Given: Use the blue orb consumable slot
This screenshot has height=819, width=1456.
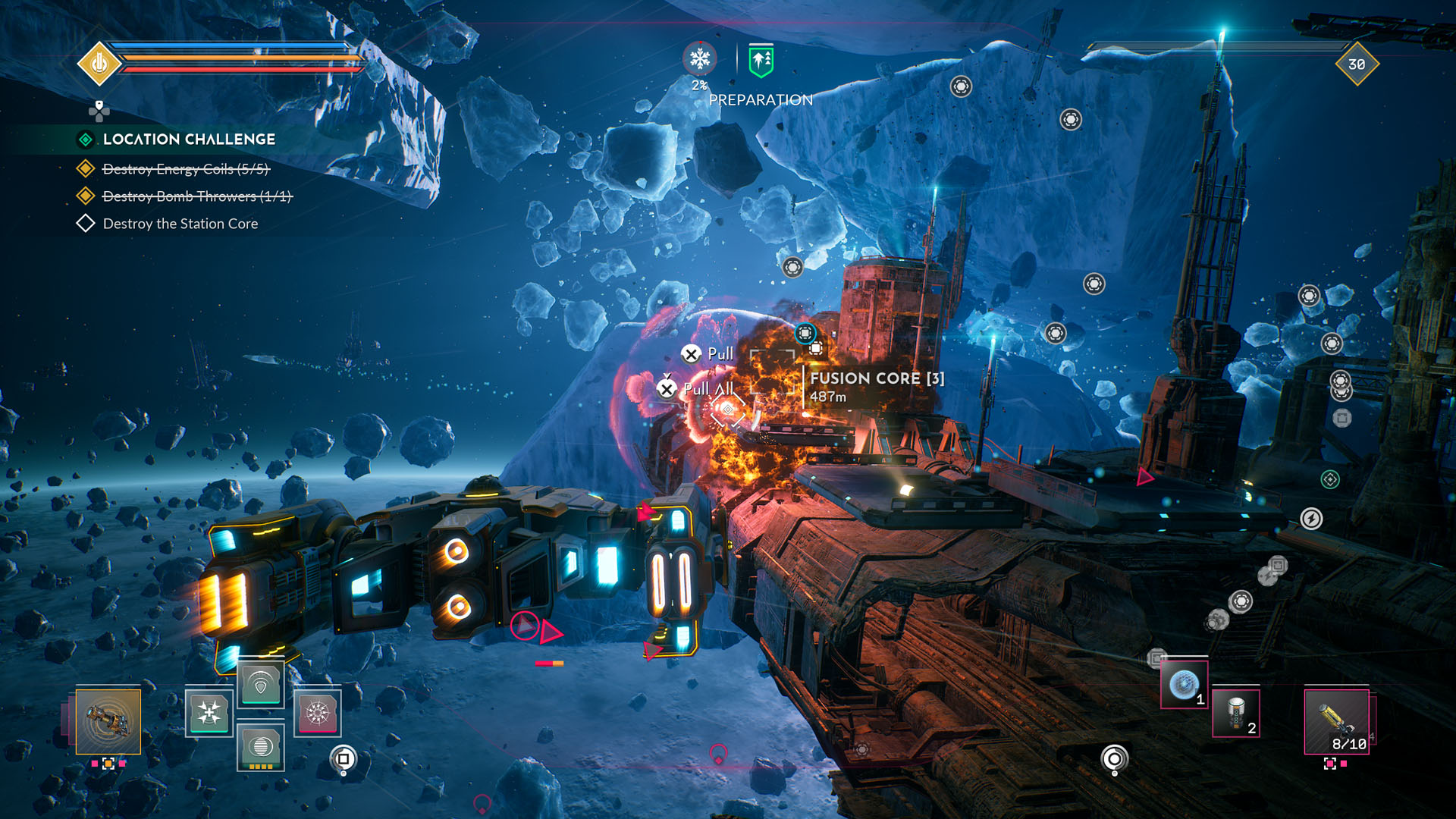Looking at the screenshot, I should click(1184, 685).
